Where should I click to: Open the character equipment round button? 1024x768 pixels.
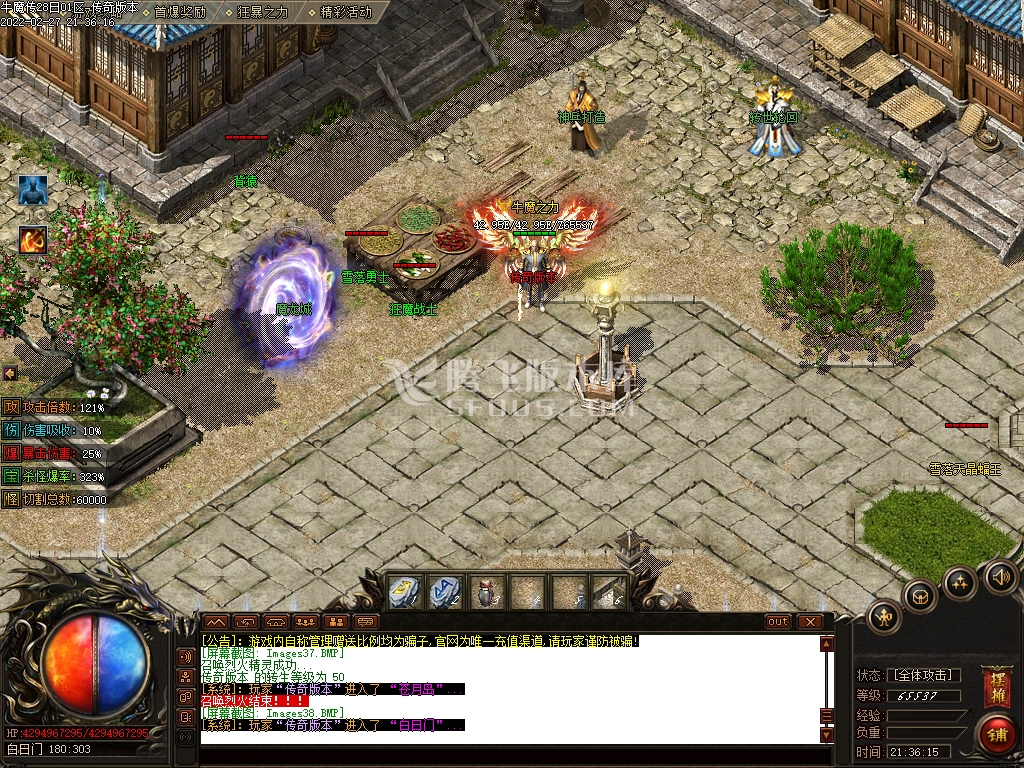[x=885, y=617]
